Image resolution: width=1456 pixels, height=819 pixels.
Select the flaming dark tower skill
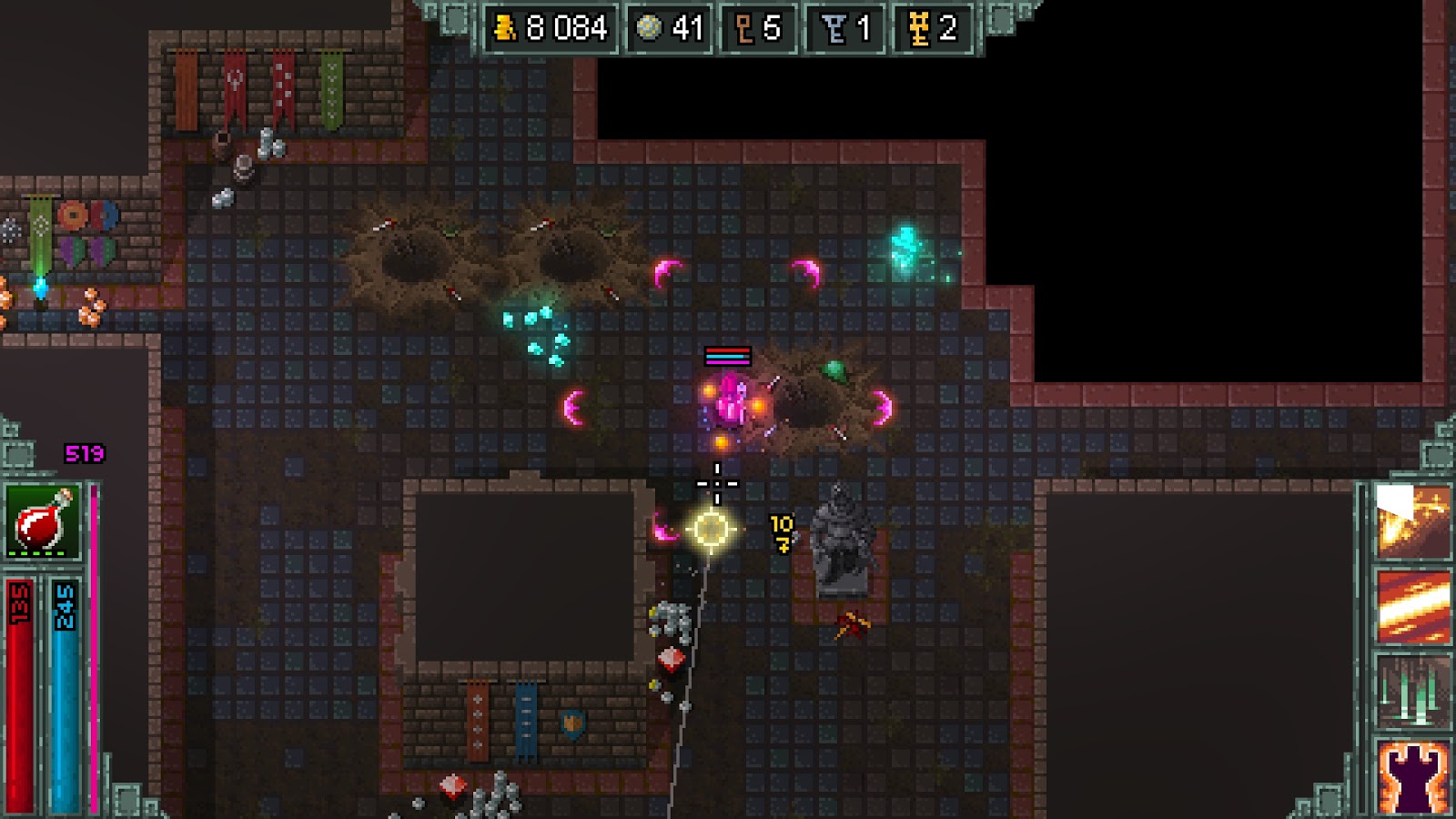coord(1412,775)
